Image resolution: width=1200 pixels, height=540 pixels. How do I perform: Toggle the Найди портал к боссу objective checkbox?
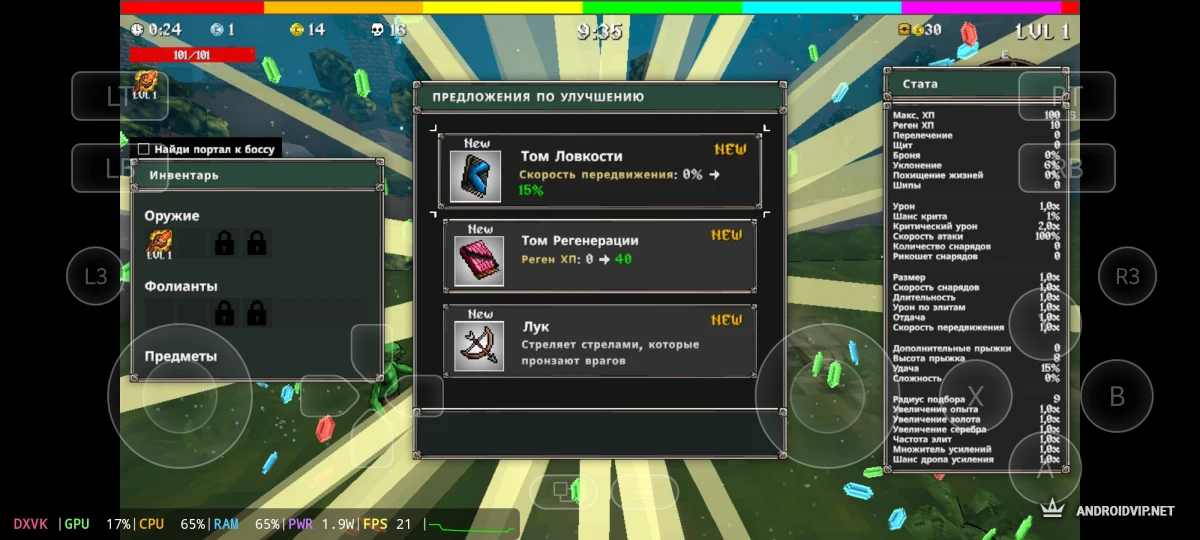coord(144,149)
